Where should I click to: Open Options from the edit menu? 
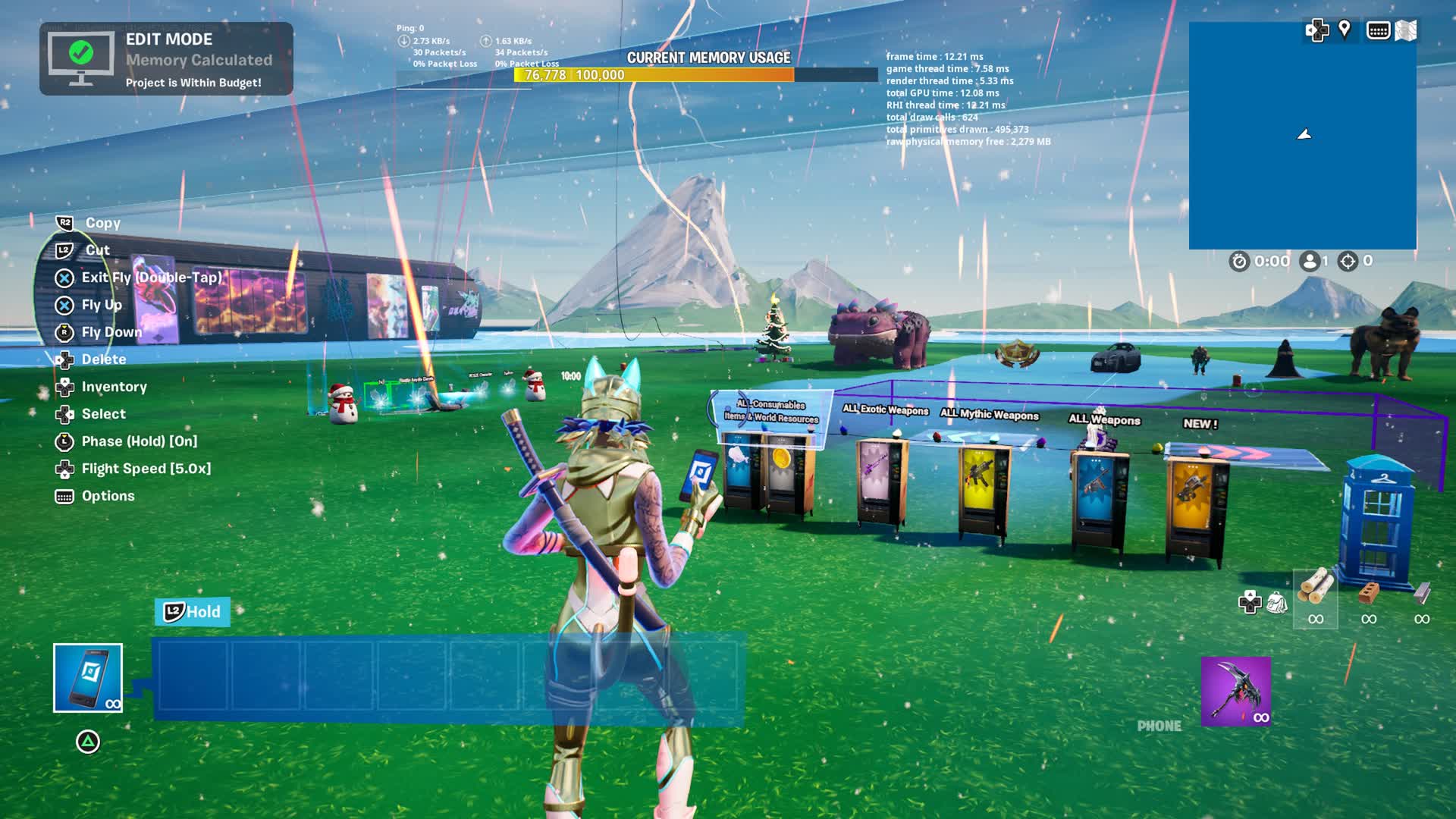[x=107, y=496]
